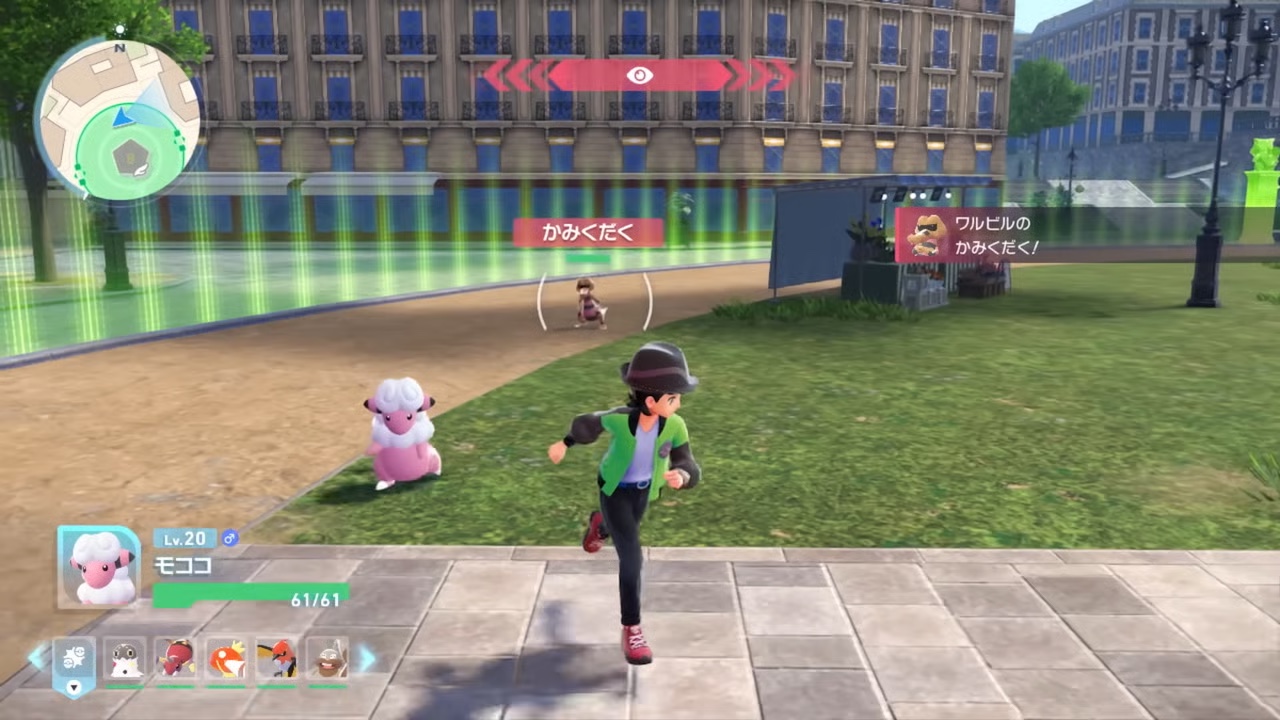Click the red eye alert indicator

point(639,75)
